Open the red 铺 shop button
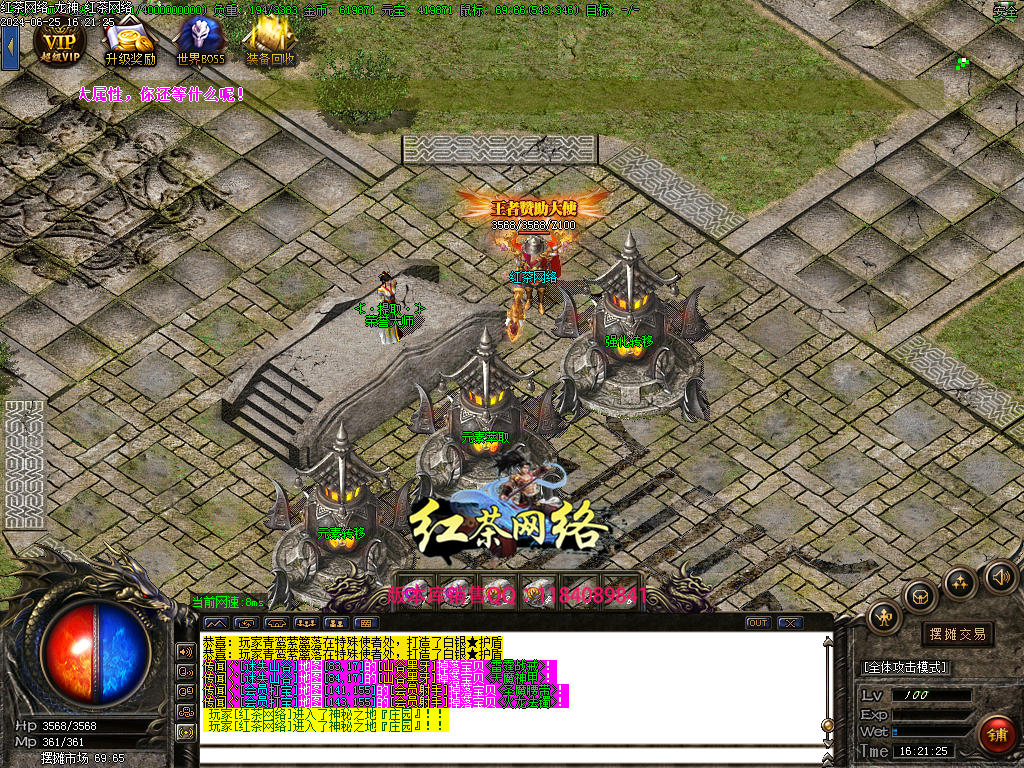Screen dimensions: 1024x768 point(996,735)
